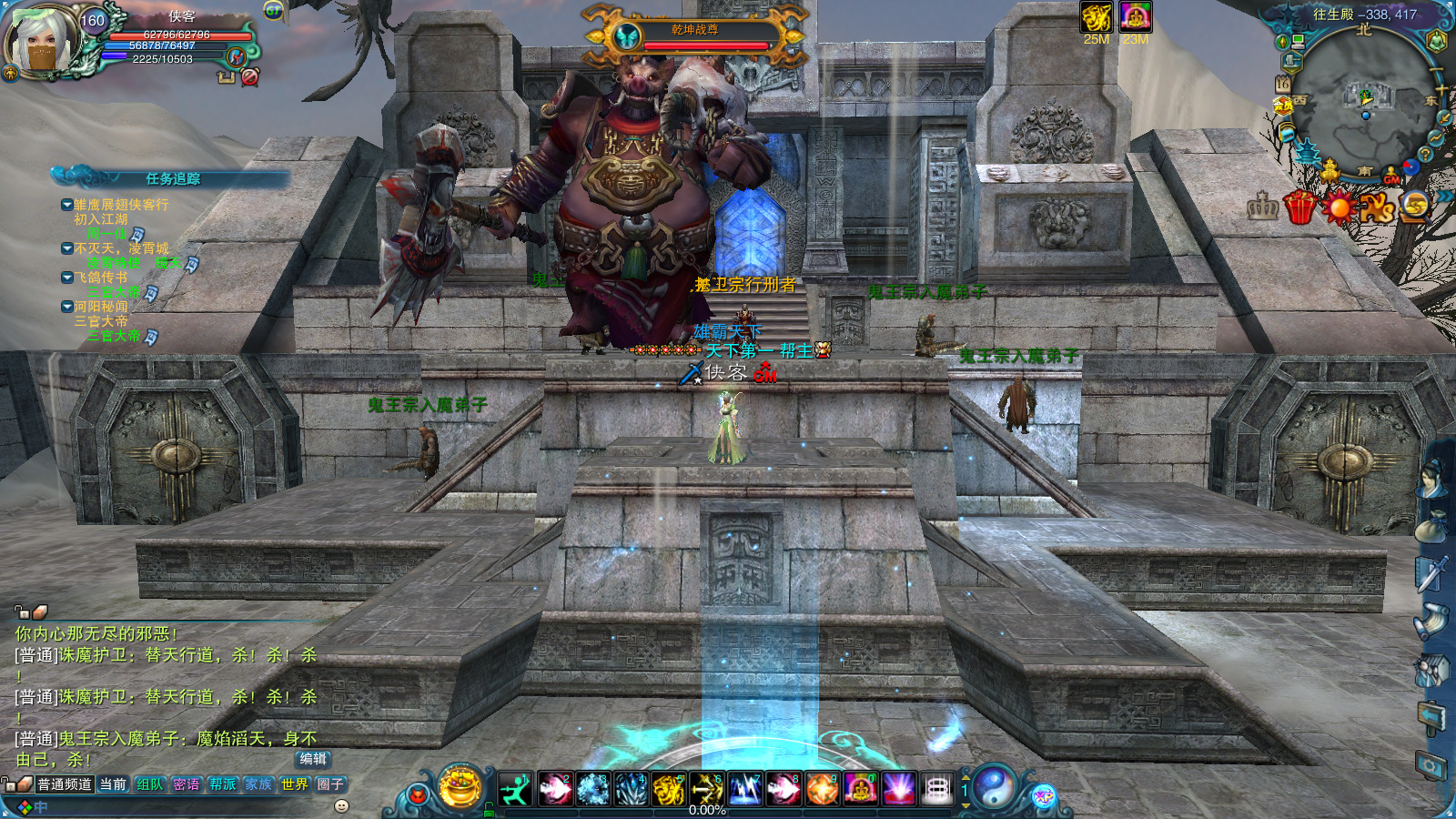Open the golden treasure pot icon
The height and width of the screenshot is (819, 1456).
click(461, 786)
